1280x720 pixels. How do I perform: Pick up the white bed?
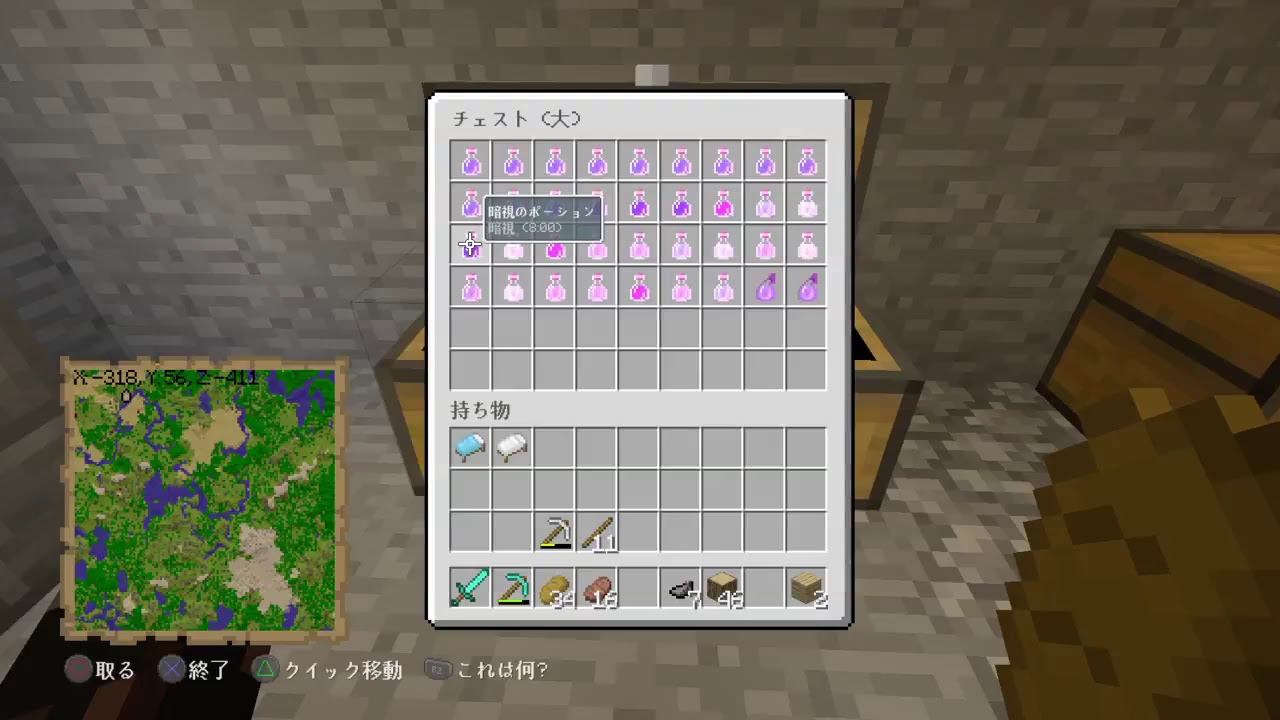click(x=512, y=446)
